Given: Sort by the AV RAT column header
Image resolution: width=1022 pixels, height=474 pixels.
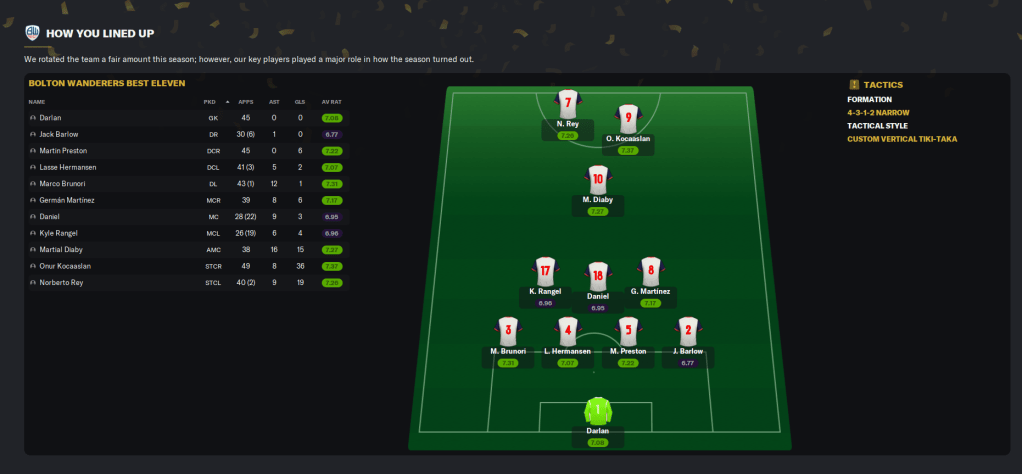Looking at the screenshot, I should click(331, 102).
